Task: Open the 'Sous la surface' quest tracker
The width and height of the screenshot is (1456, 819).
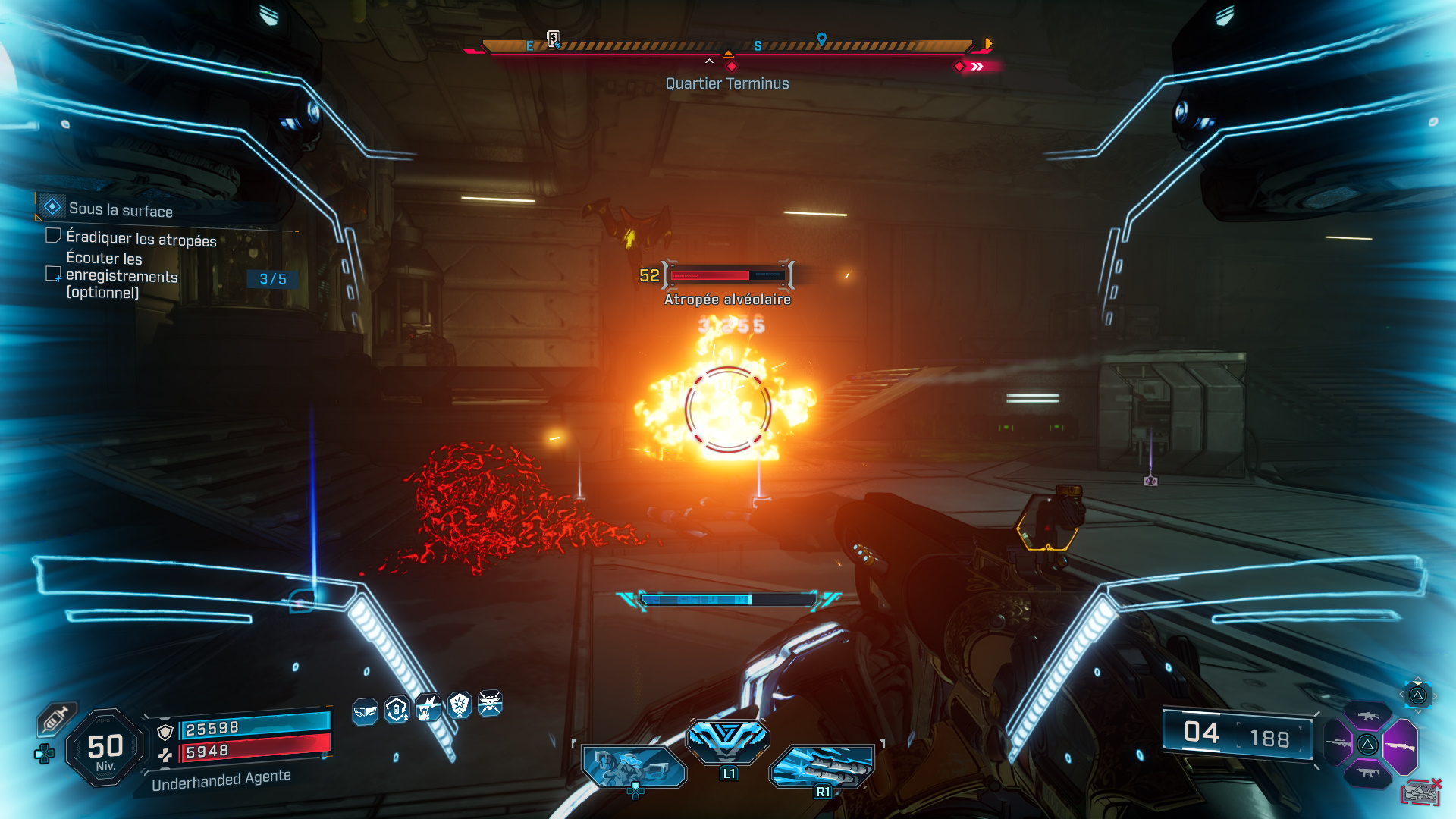Action: click(x=120, y=209)
